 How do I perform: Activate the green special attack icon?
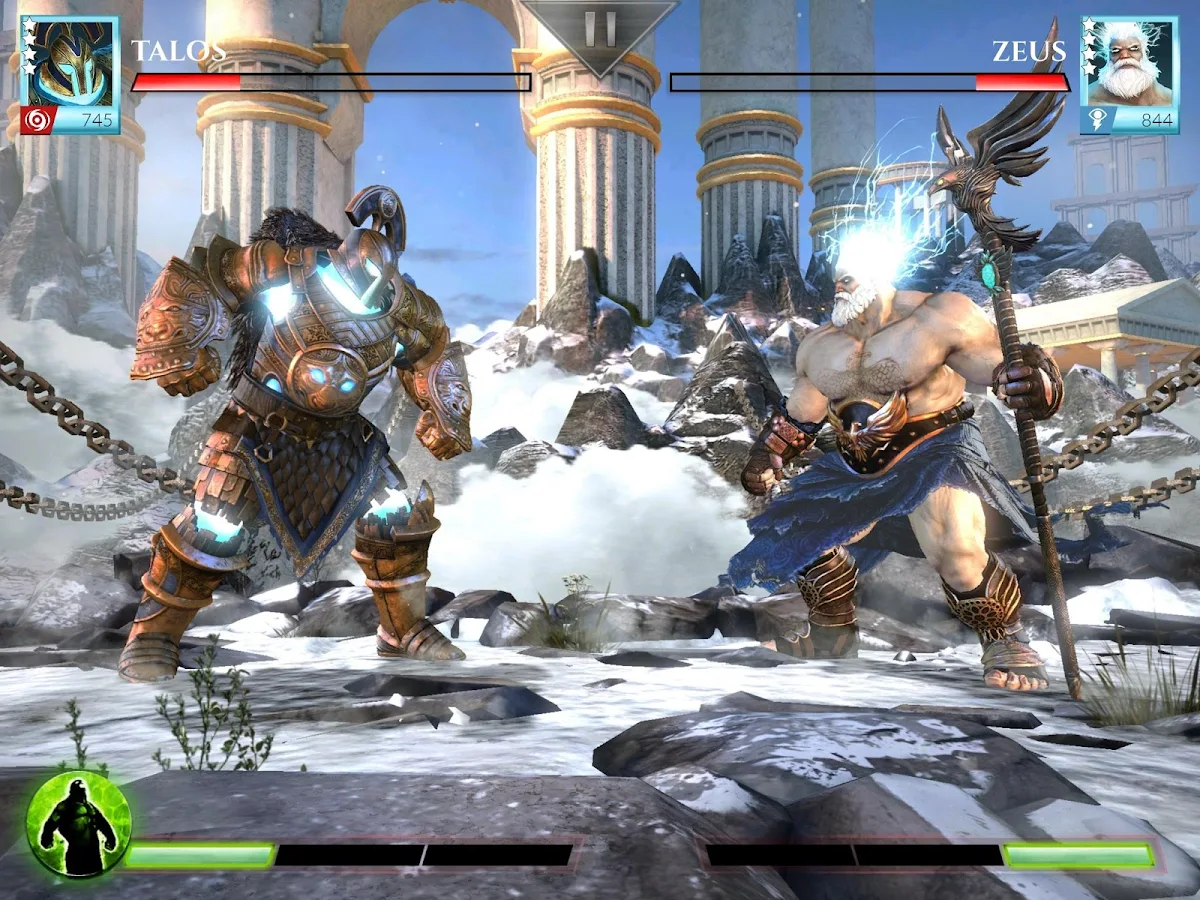[x=78, y=824]
